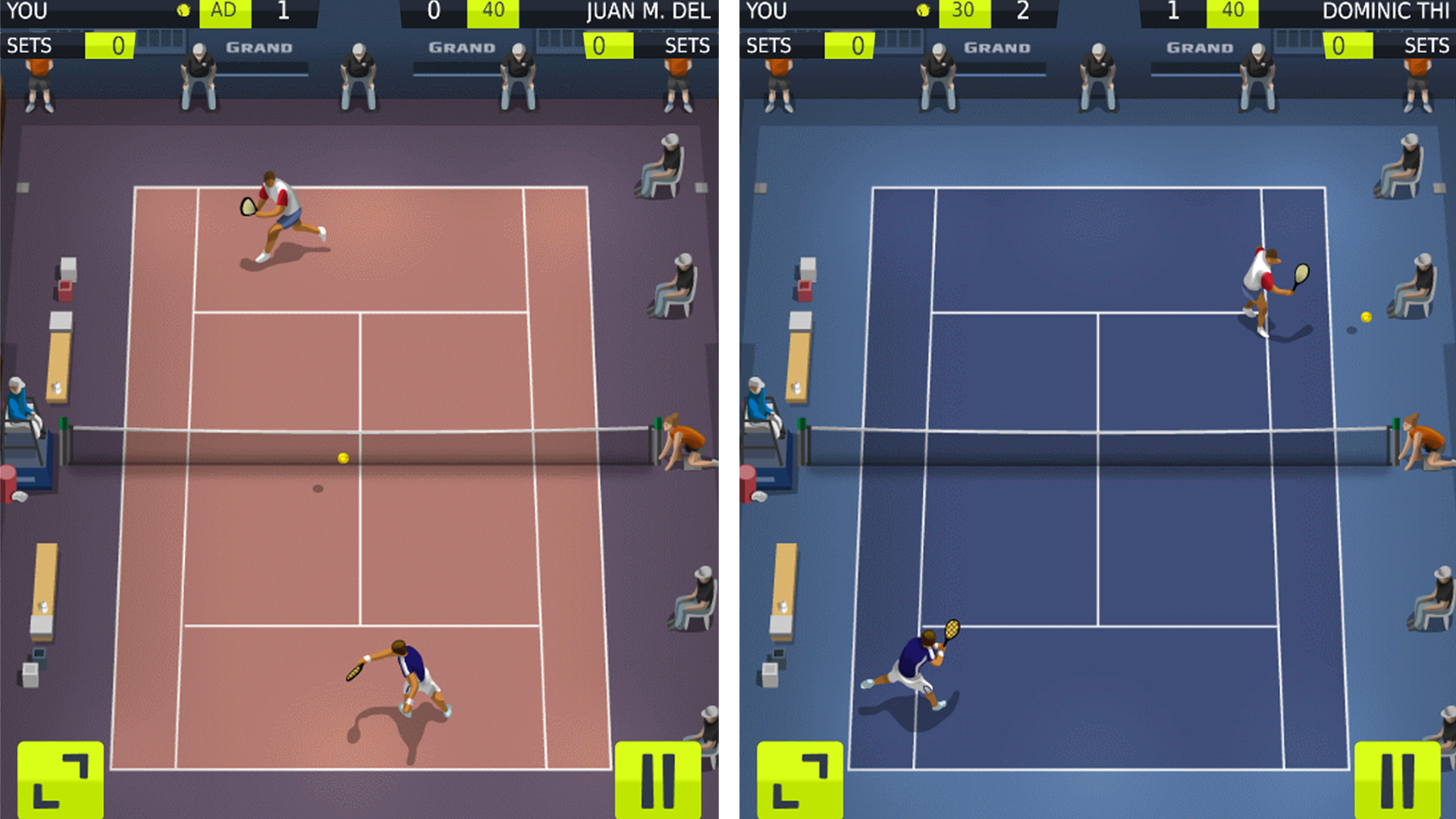Select the JUAN M. DEL name label
Viewport: 1456px width, 819px height.
(x=648, y=11)
